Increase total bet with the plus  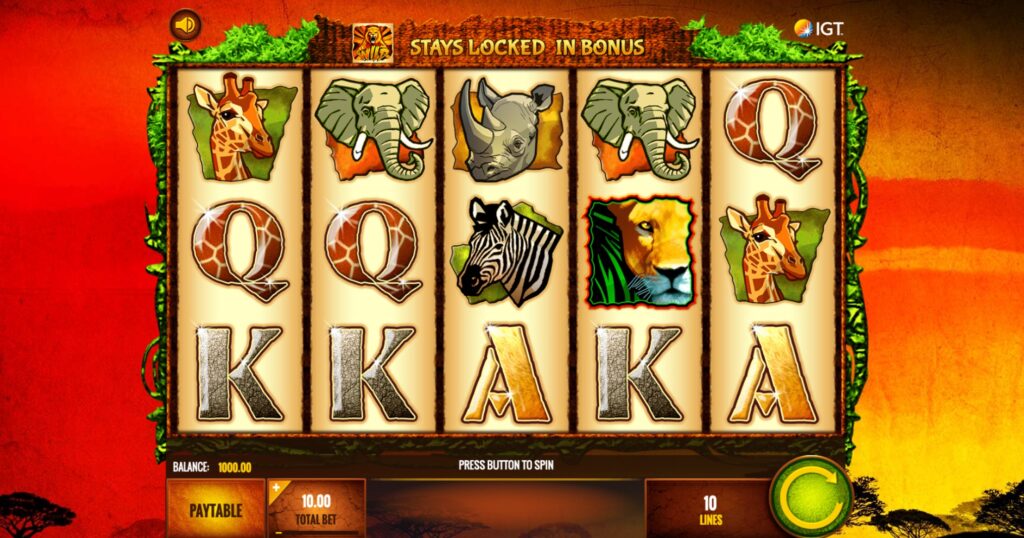point(276,488)
